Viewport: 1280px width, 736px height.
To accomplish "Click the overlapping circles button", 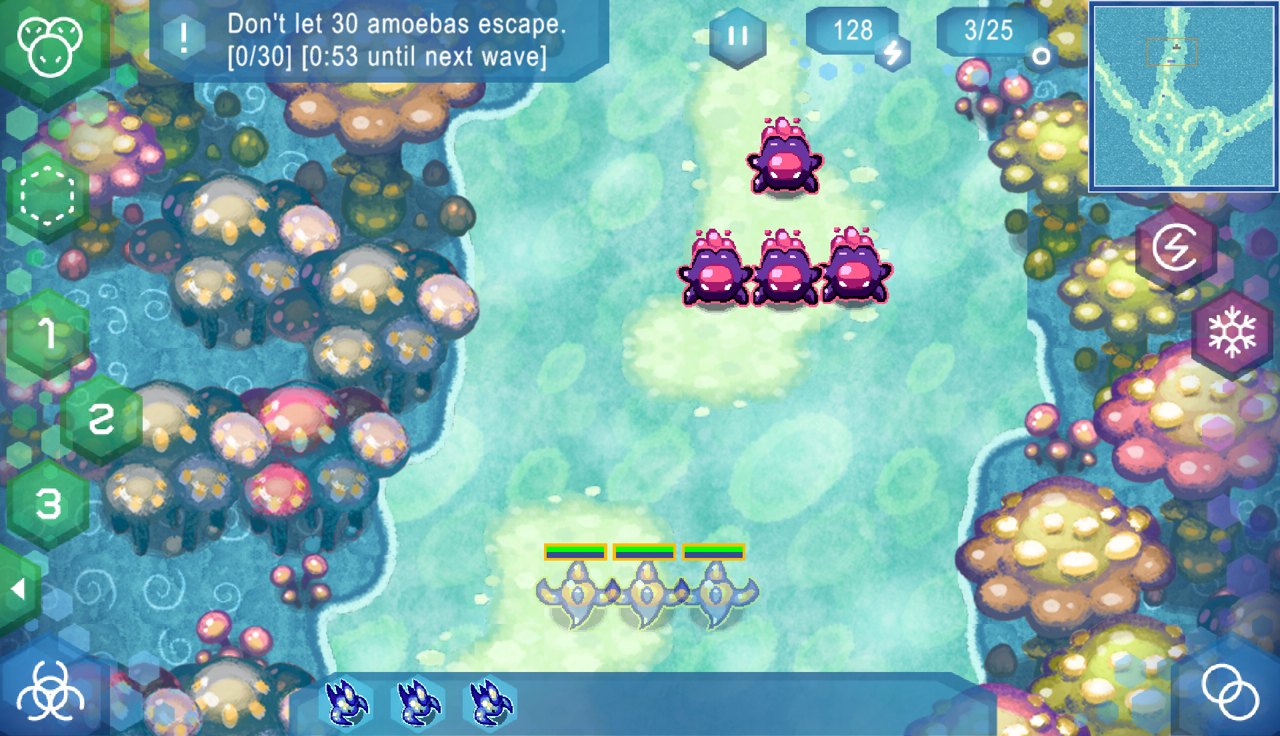I will tap(1230, 690).
